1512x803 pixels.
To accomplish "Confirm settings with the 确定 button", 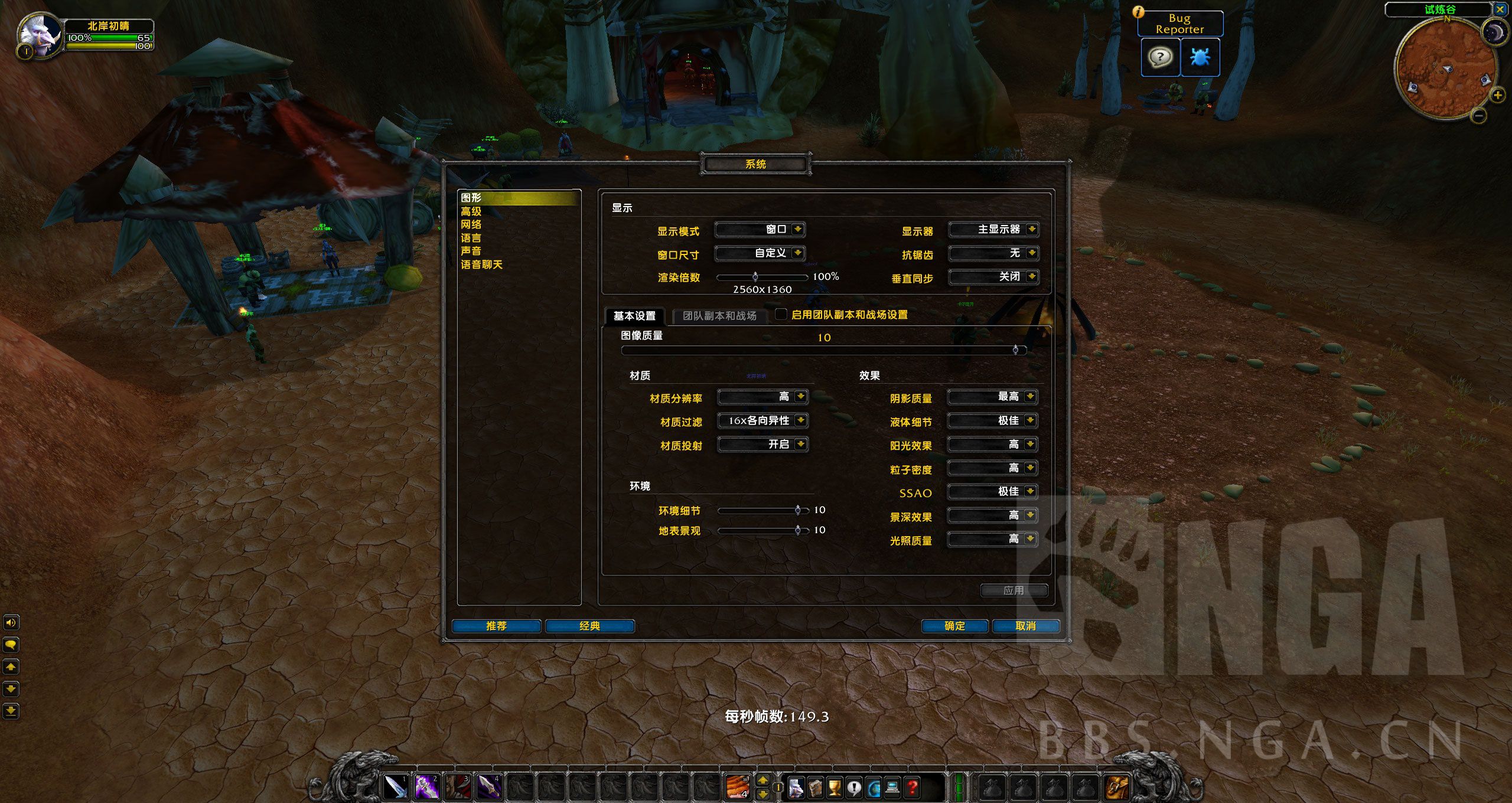I will tap(954, 626).
